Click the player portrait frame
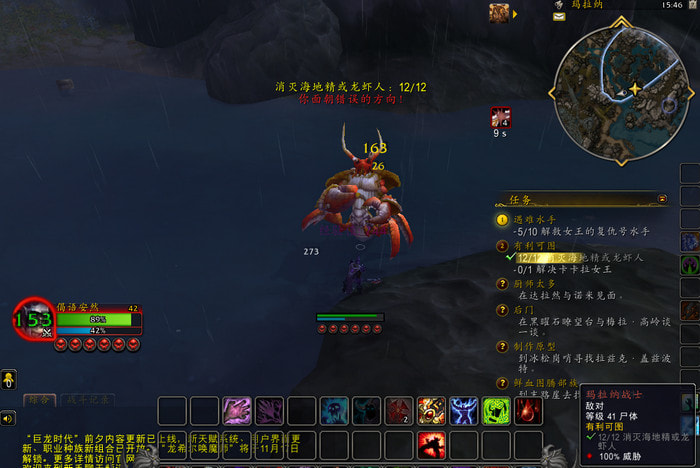700x468 pixels. pyautogui.click(x=32, y=319)
